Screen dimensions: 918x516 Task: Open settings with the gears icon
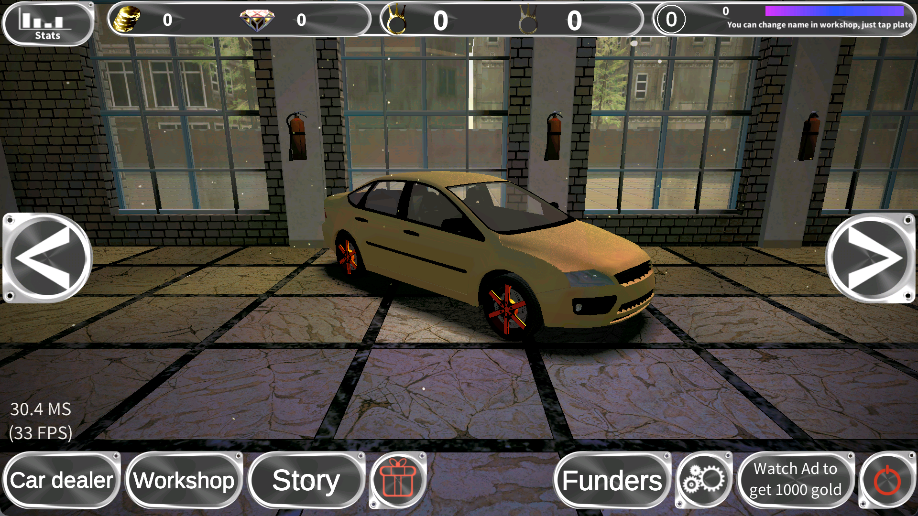point(704,481)
